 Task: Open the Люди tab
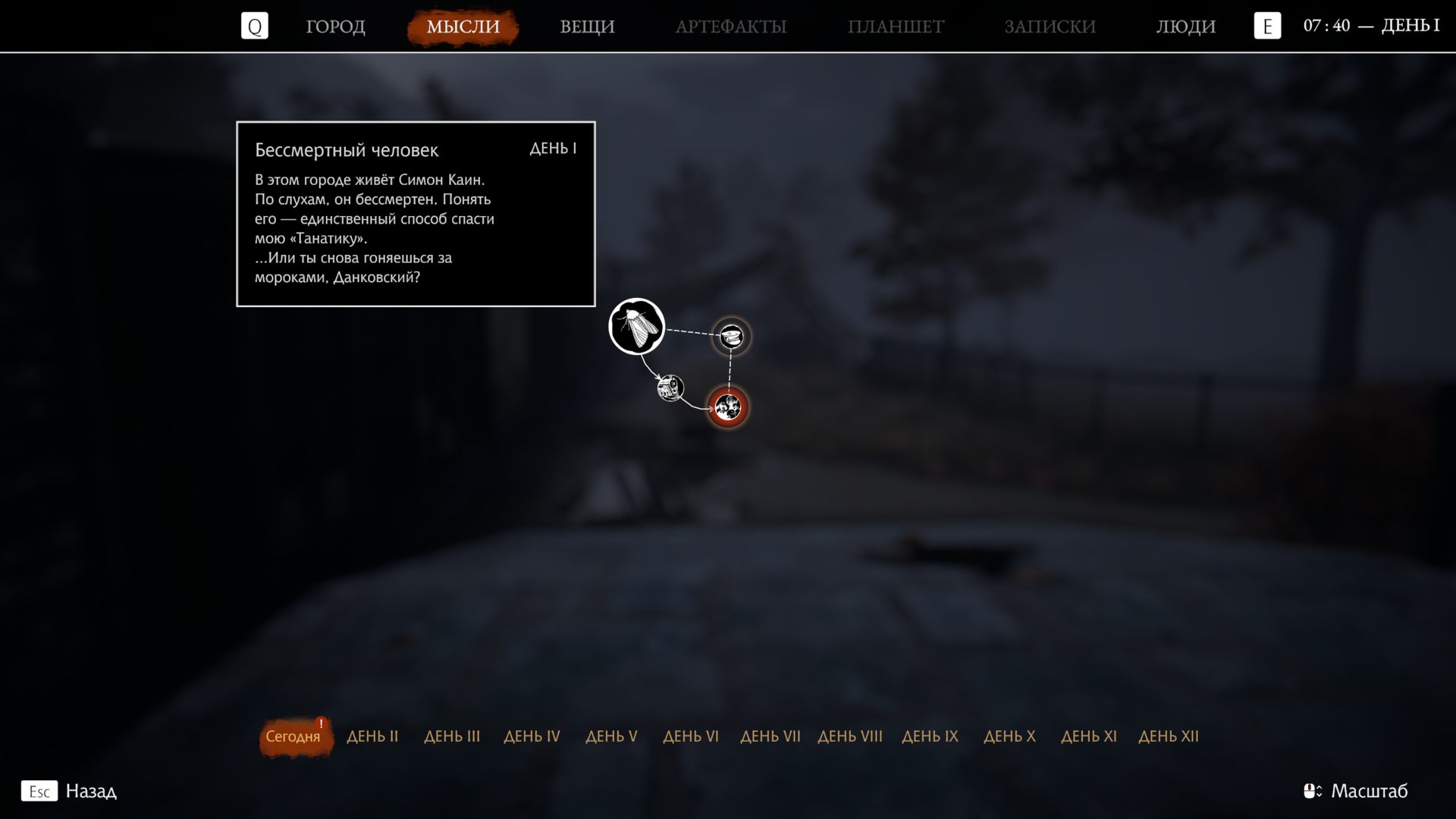point(1185,27)
